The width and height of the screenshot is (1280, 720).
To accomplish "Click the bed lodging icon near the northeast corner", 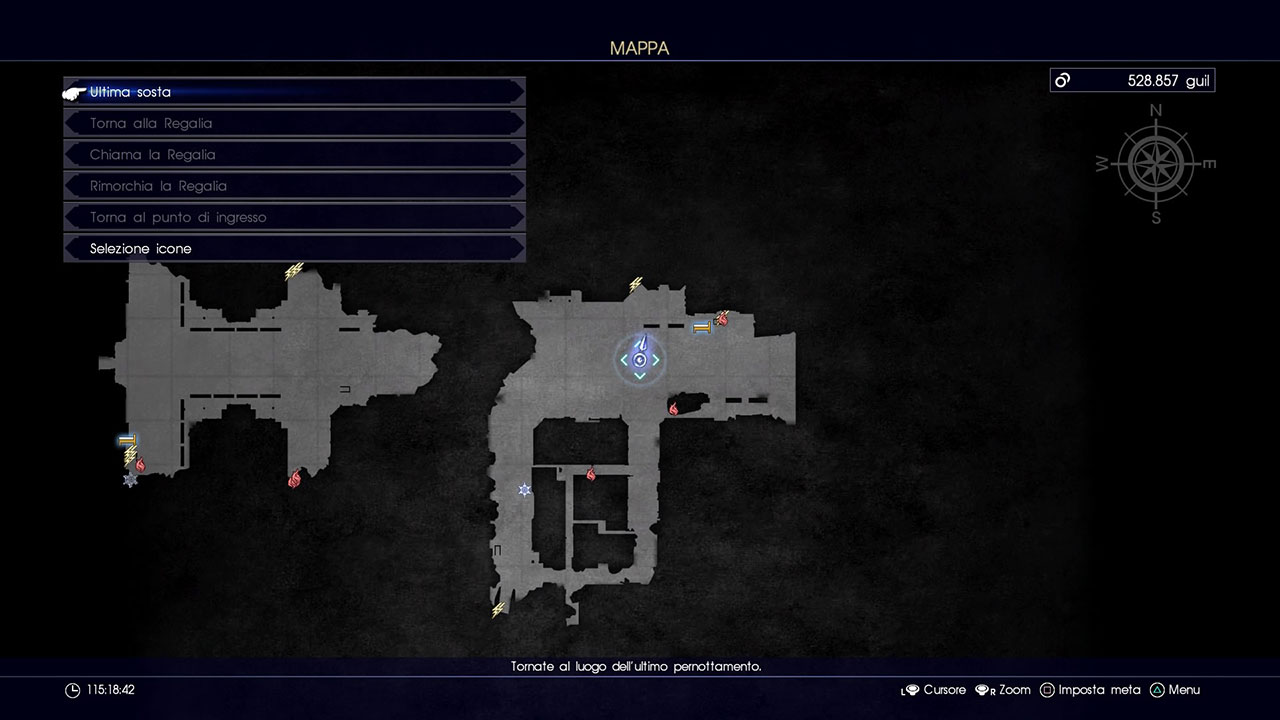I will [x=703, y=326].
